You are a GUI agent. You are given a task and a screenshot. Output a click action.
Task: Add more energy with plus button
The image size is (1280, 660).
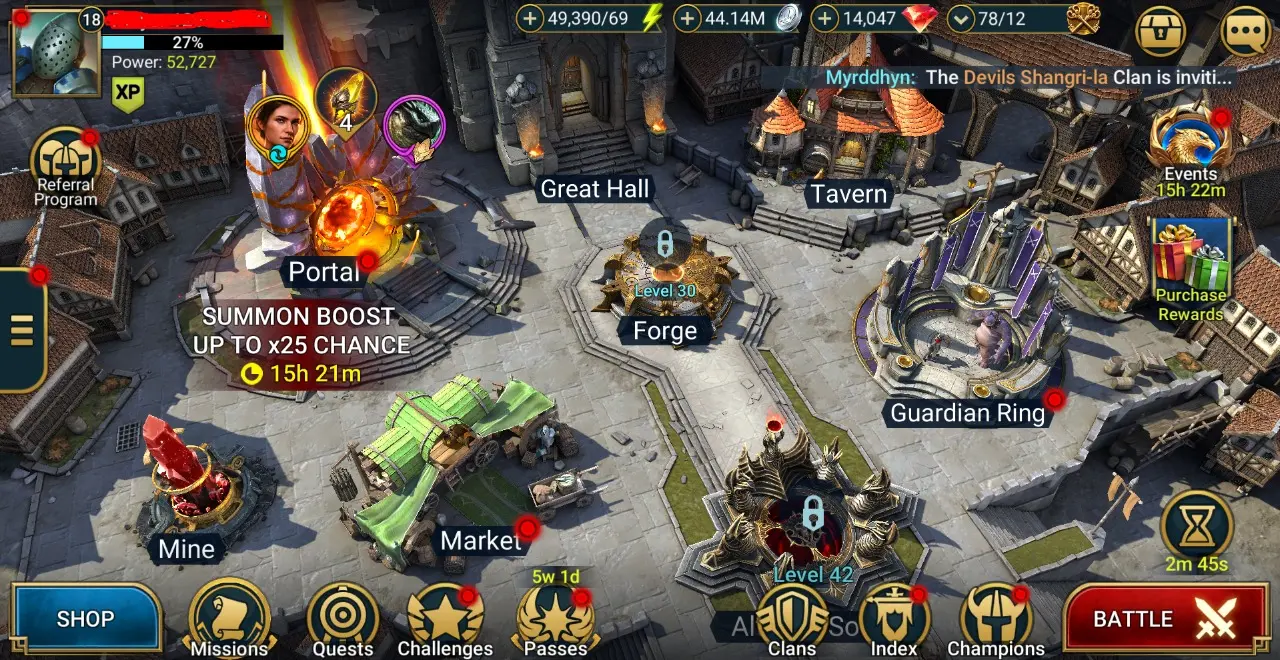530,18
